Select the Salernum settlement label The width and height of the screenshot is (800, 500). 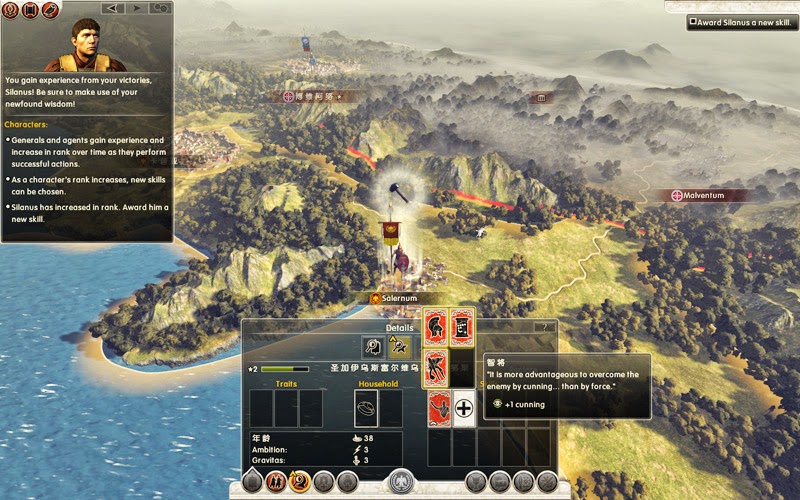[x=406, y=298]
